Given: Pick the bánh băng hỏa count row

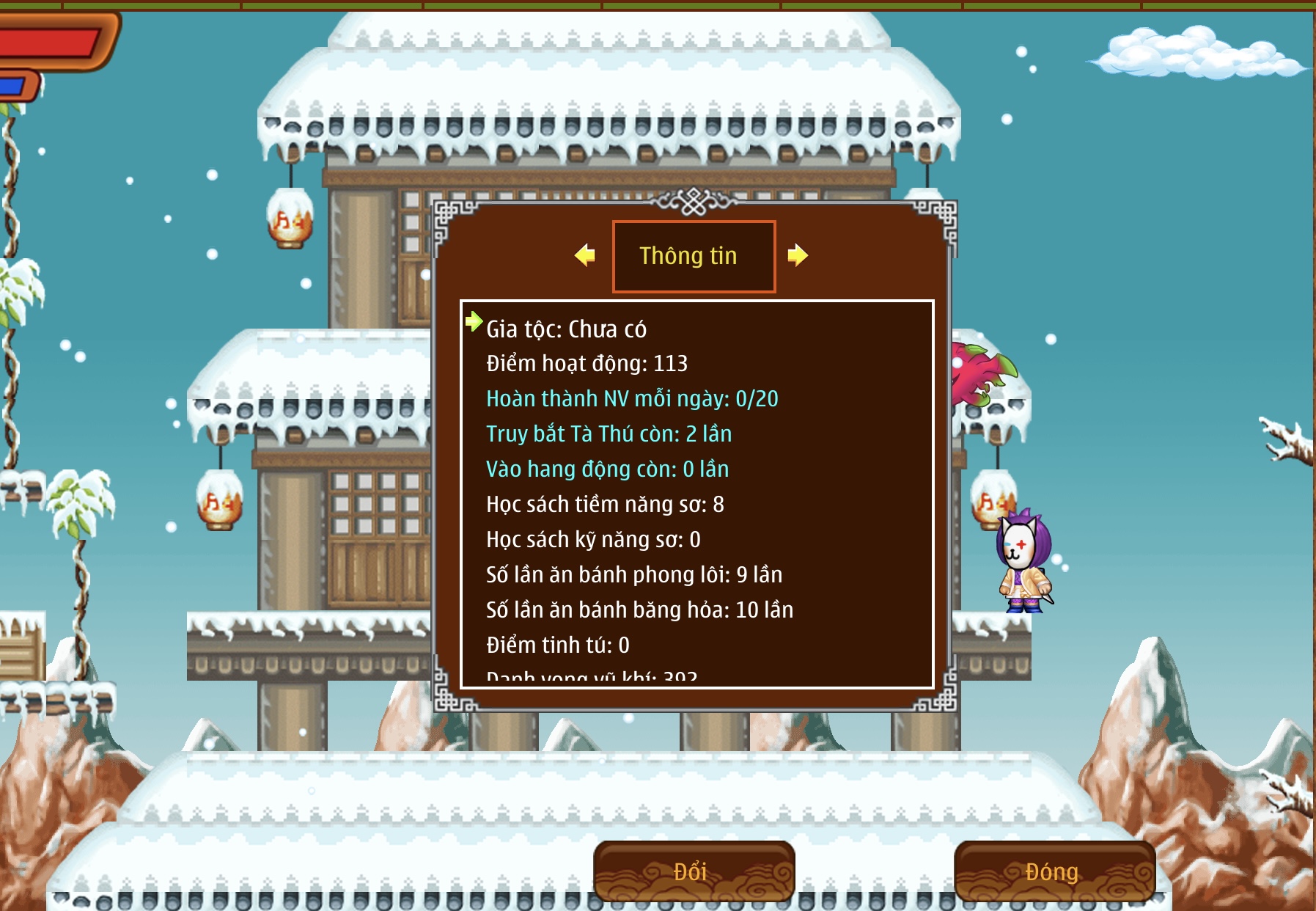Looking at the screenshot, I should click(639, 610).
